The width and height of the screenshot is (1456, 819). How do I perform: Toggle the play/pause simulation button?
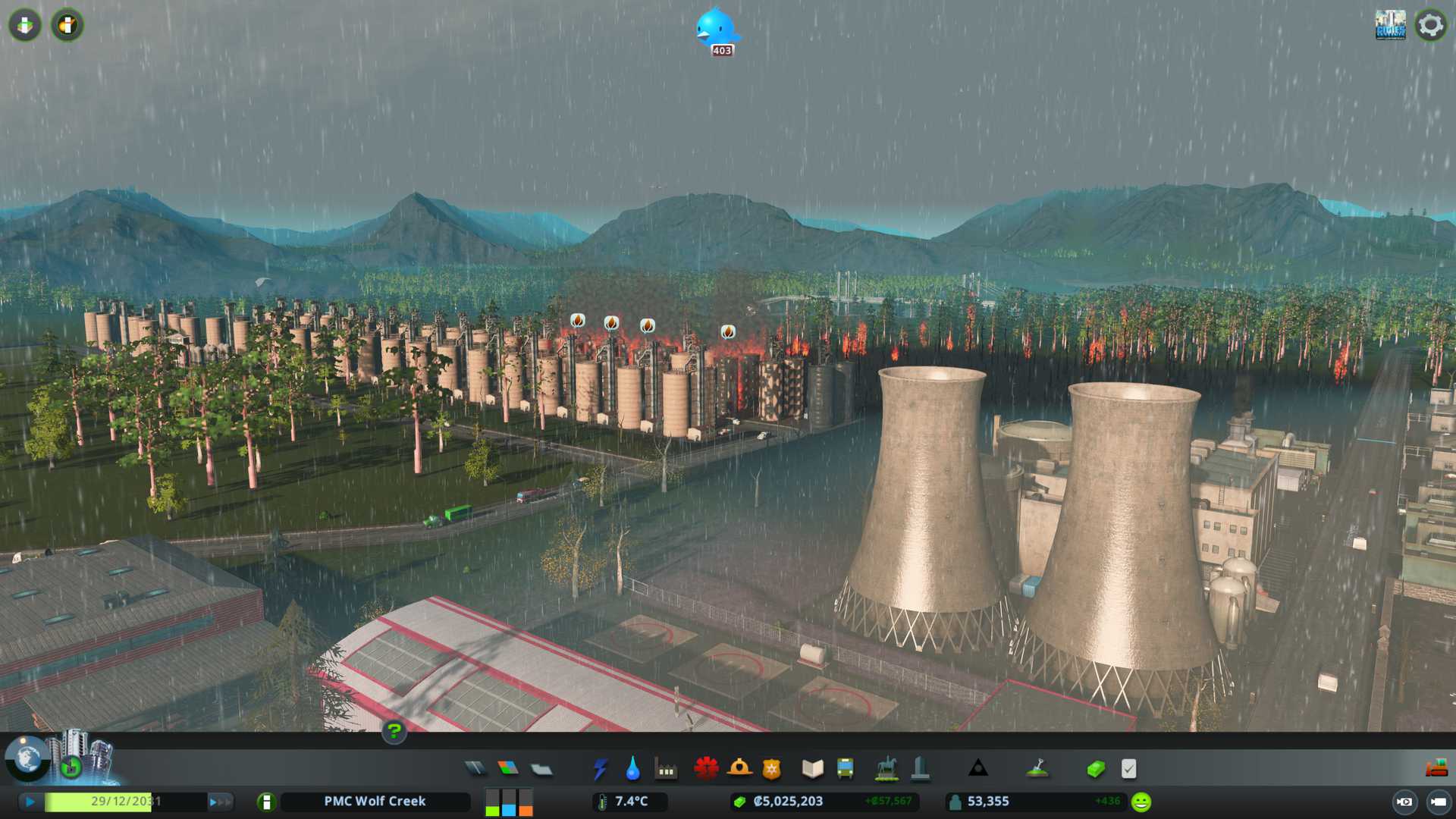[30, 802]
